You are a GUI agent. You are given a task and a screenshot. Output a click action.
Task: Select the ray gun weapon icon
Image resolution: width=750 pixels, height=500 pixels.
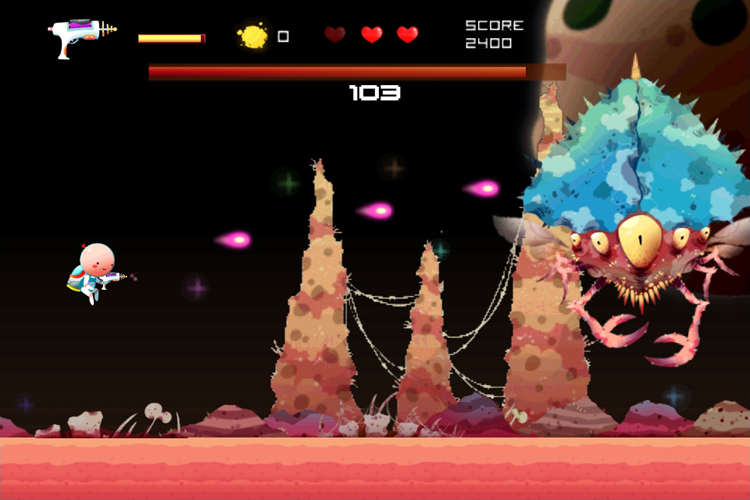coord(82,37)
